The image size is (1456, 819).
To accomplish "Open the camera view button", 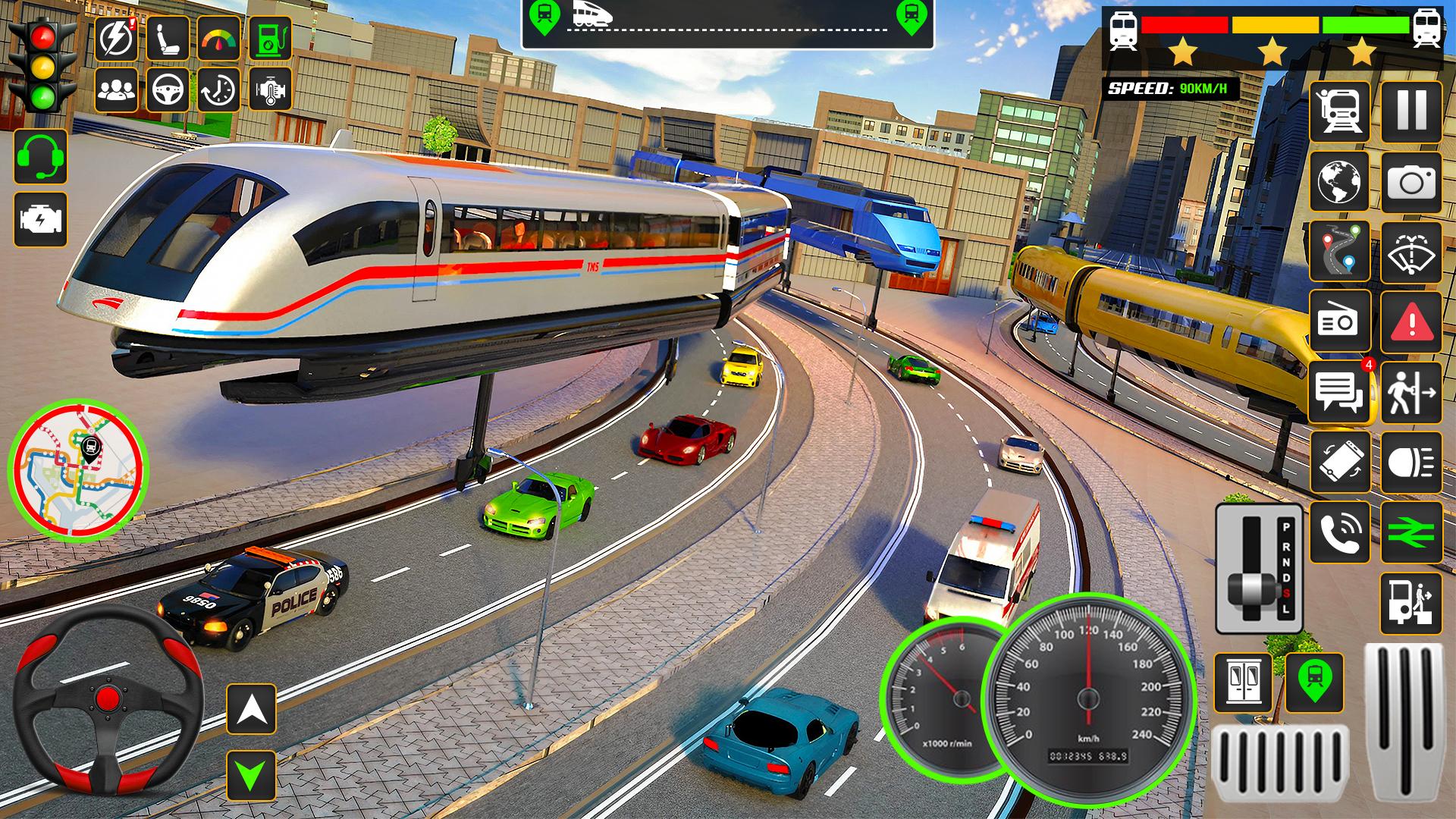I will [x=1410, y=182].
